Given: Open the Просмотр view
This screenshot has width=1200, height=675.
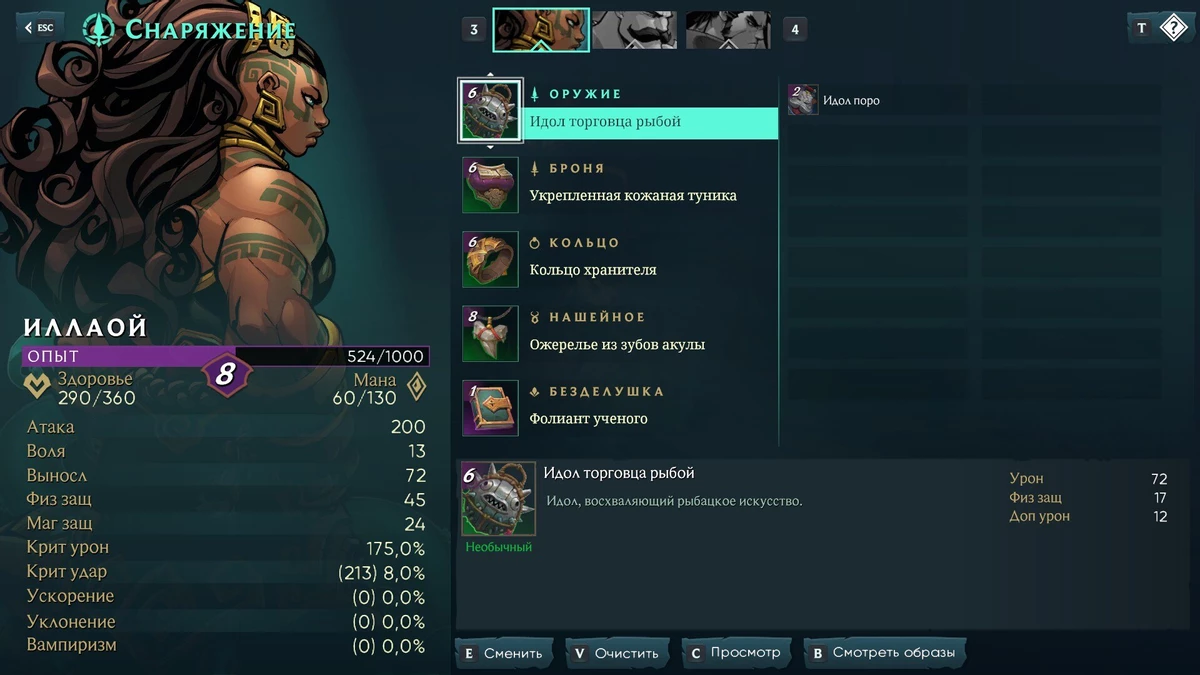Looking at the screenshot, I should coord(735,653).
